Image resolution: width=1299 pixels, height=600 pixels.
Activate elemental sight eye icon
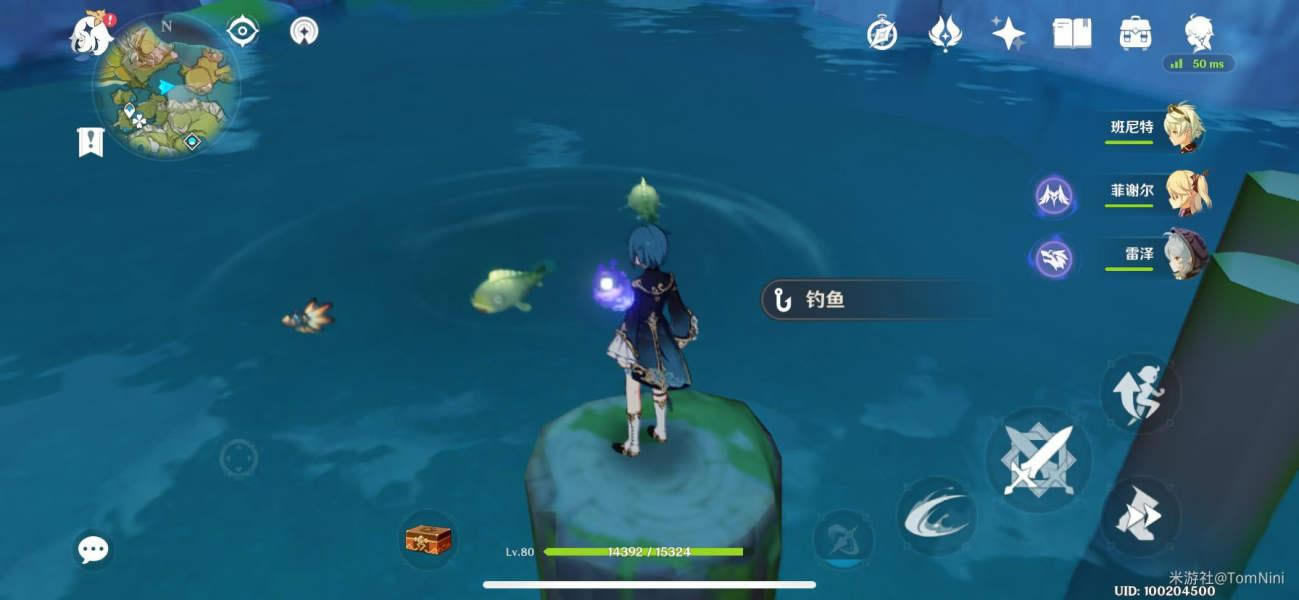click(243, 31)
